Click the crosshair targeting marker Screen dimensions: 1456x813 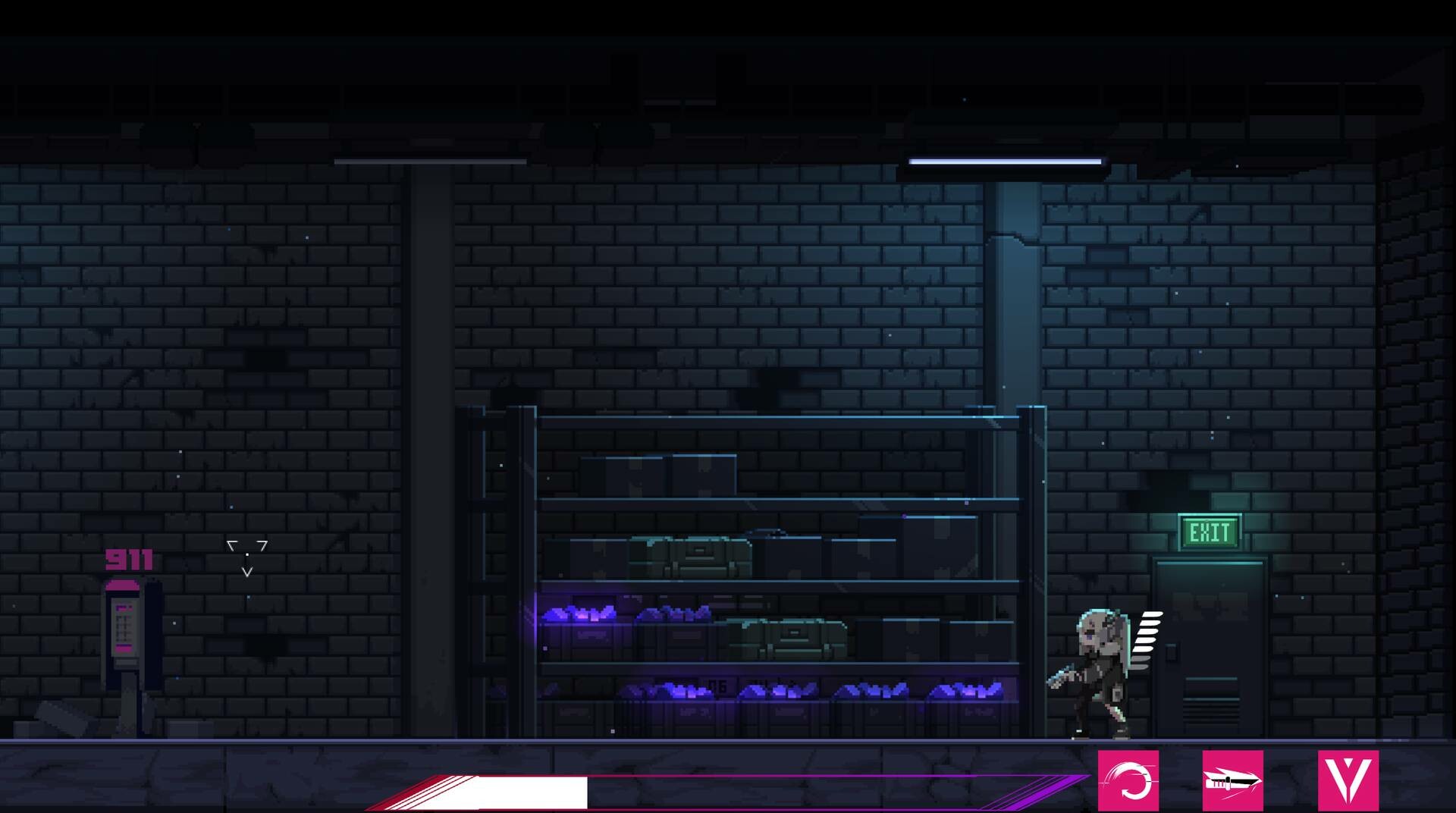coord(247,554)
